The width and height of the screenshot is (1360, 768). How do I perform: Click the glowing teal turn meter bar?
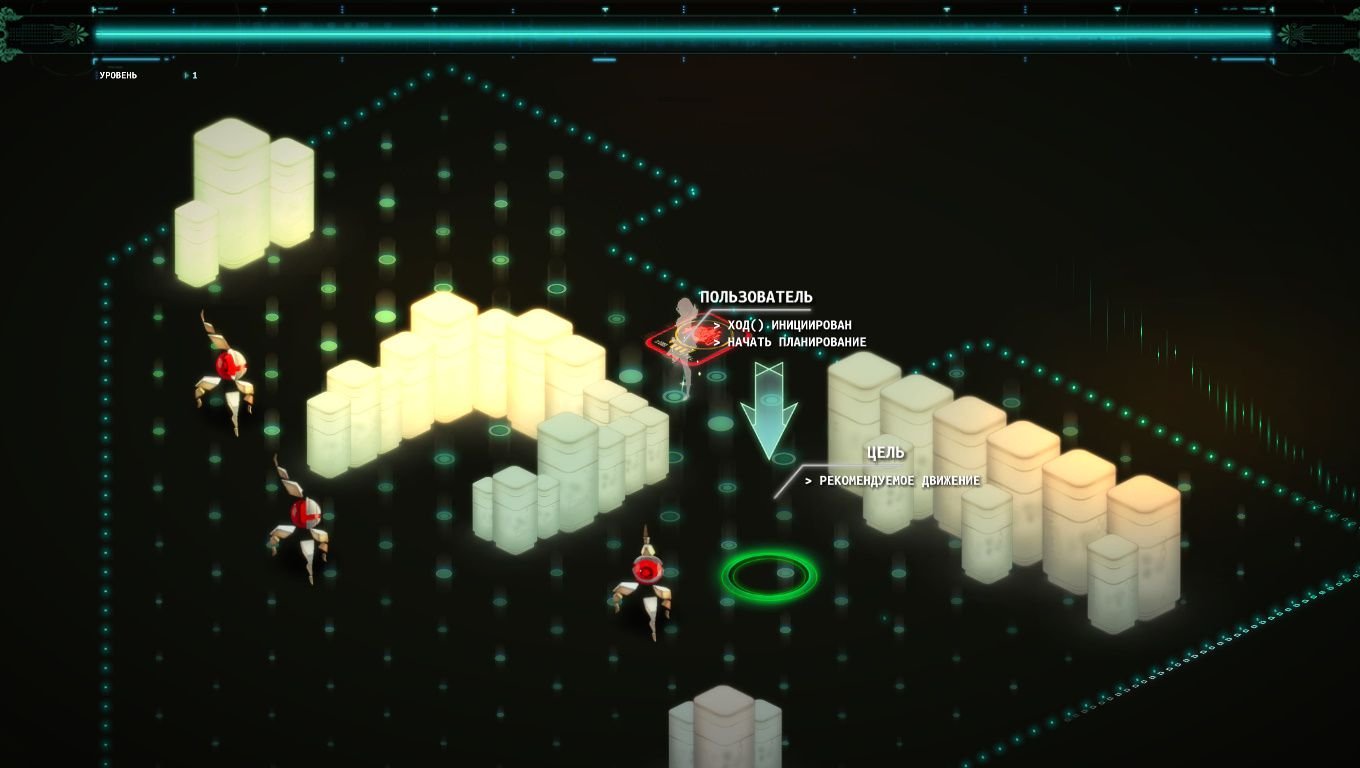pyautogui.click(x=680, y=33)
